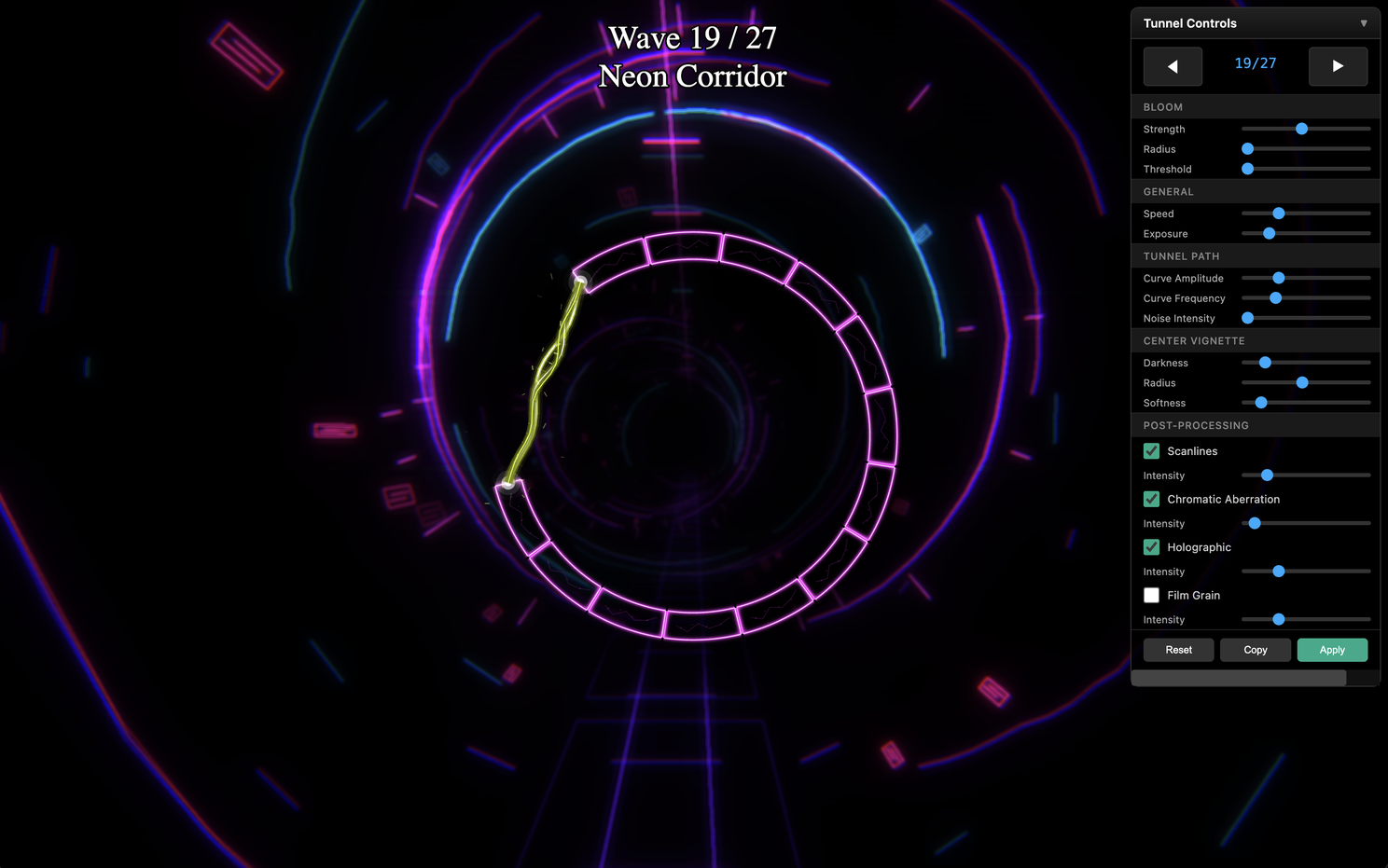Click the horizontal scrollbar below the panel
This screenshot has width=1388, height=868.
click(x=1238, y=678)
